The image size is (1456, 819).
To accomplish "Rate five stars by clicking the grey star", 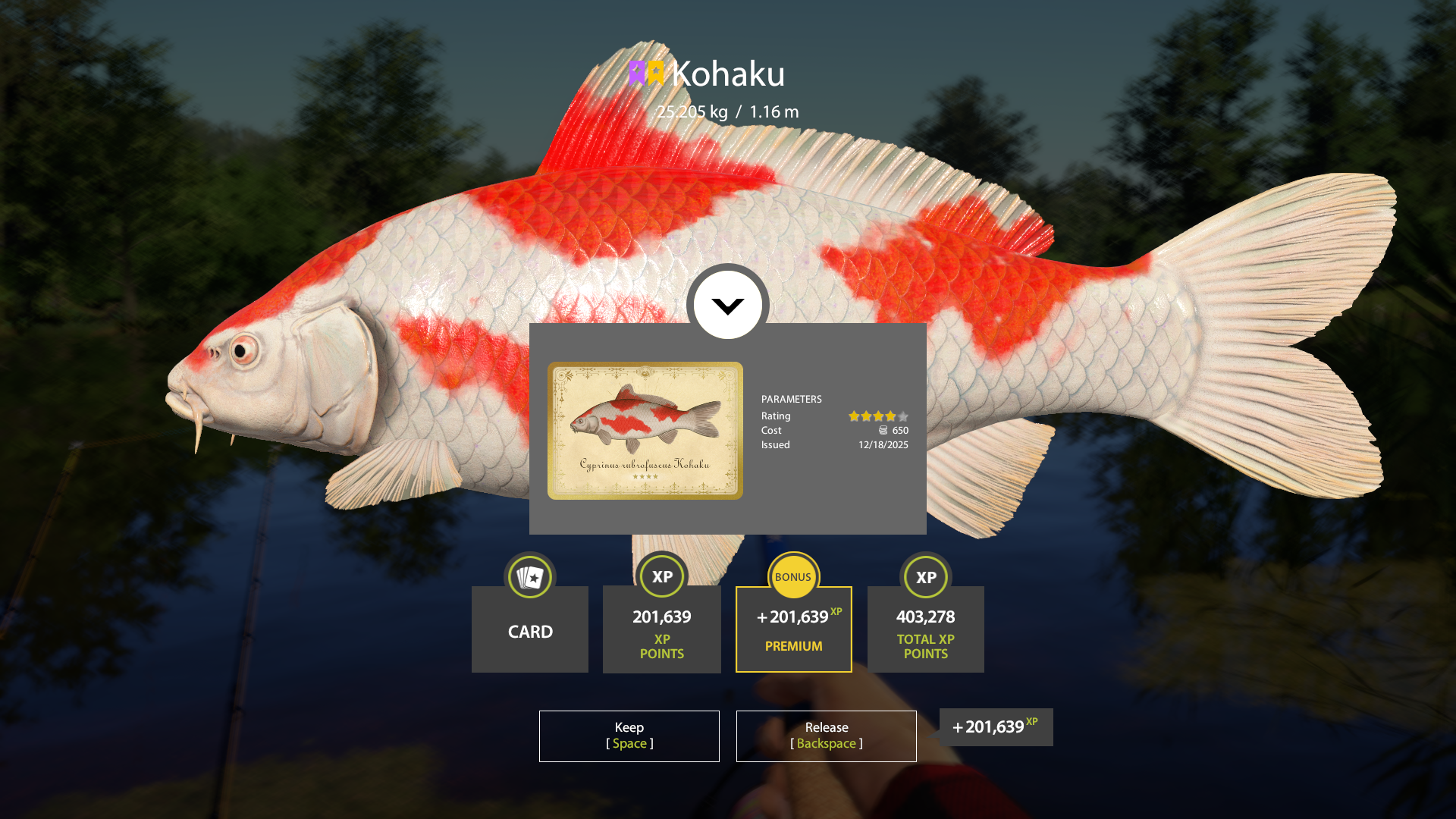I will (902, 416).
